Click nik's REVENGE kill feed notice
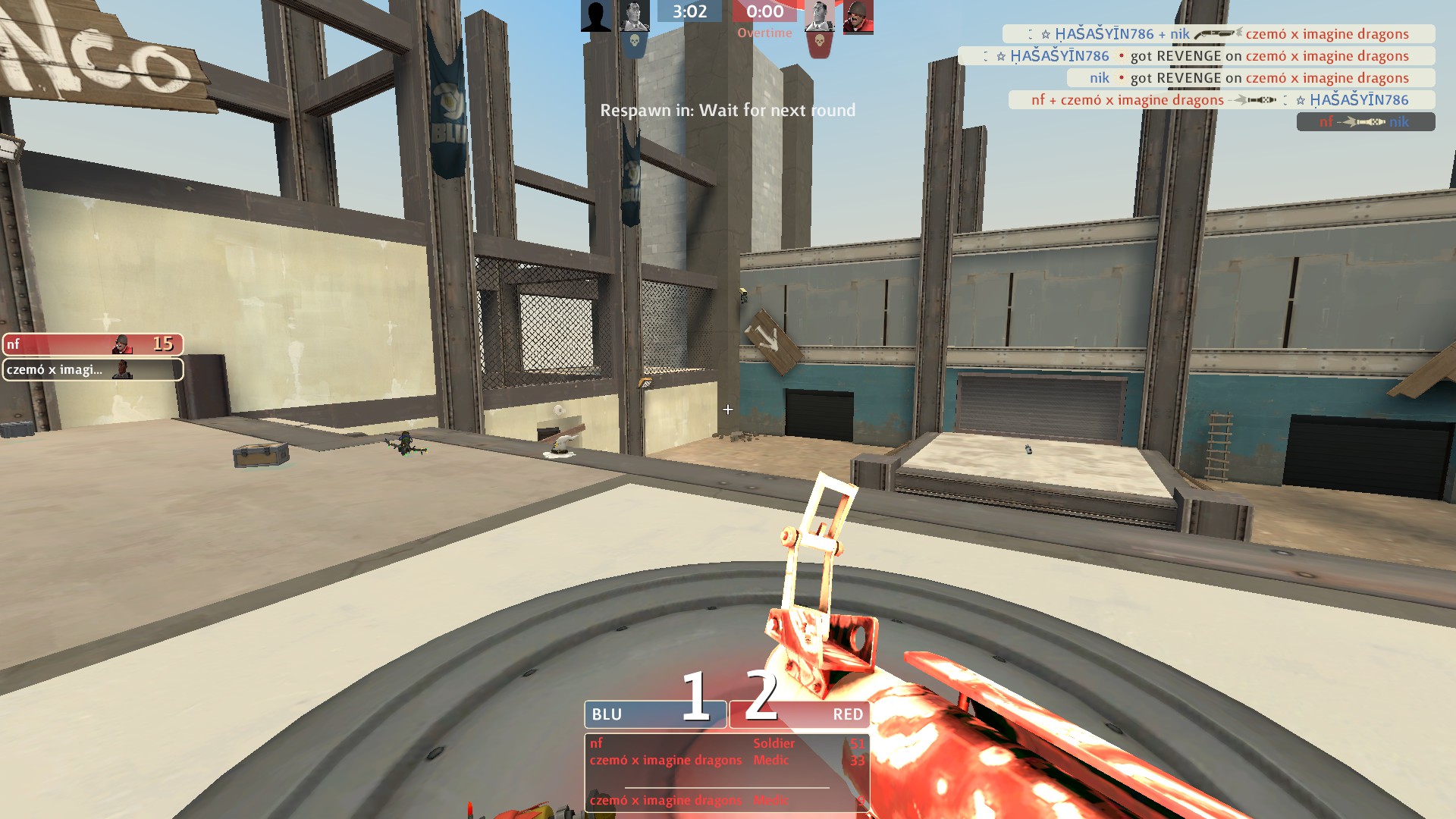This screenshot has height=819, width=1456. pos(1250,78)
